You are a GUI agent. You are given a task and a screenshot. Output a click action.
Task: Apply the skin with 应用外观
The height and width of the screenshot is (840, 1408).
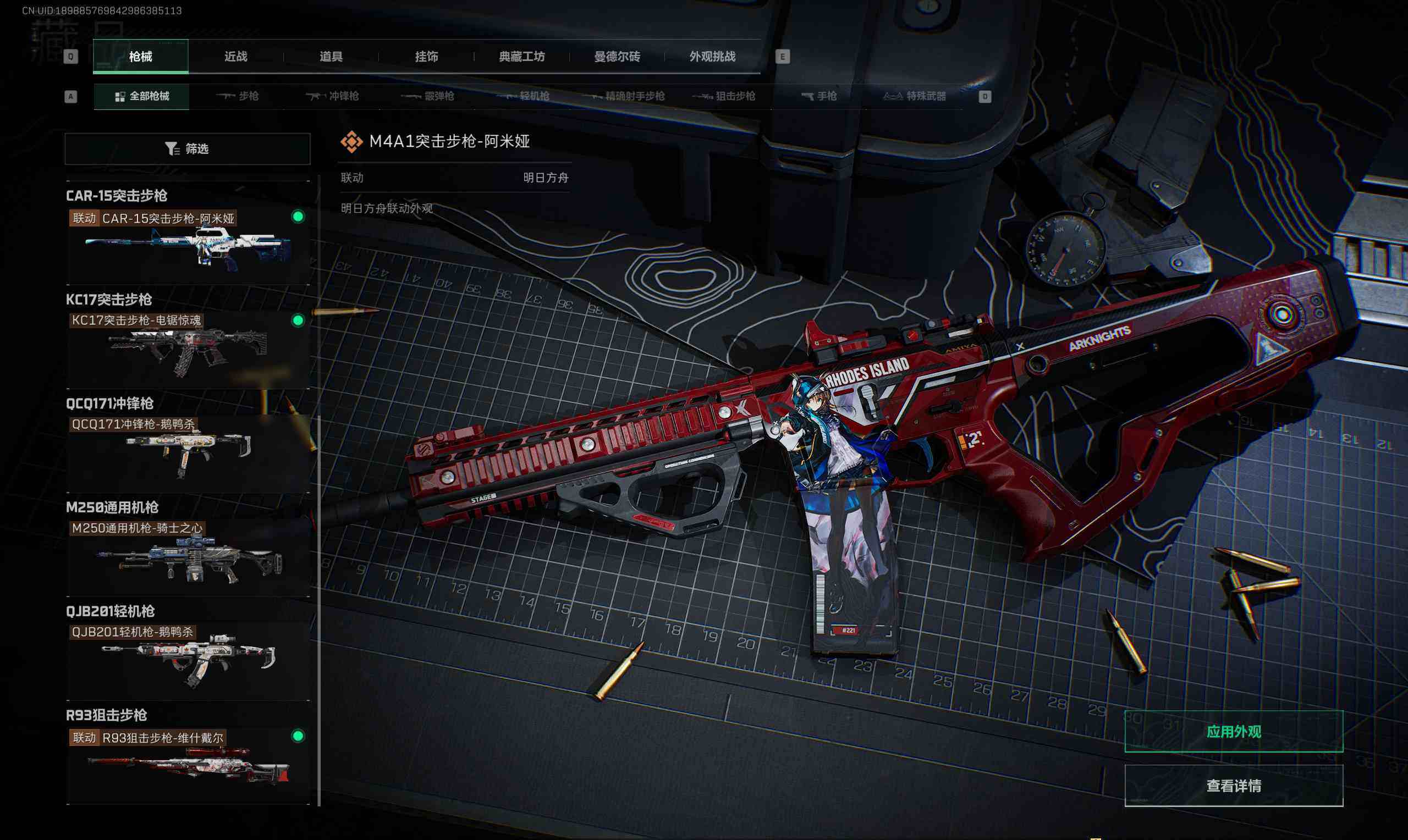(x=1233, y=732)
